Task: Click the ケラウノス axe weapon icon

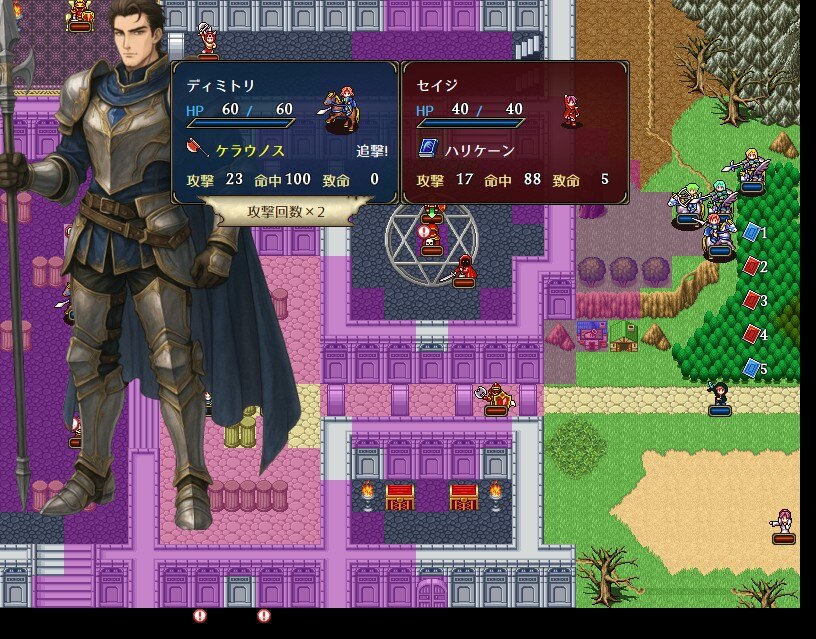Action: click(196, 150)
